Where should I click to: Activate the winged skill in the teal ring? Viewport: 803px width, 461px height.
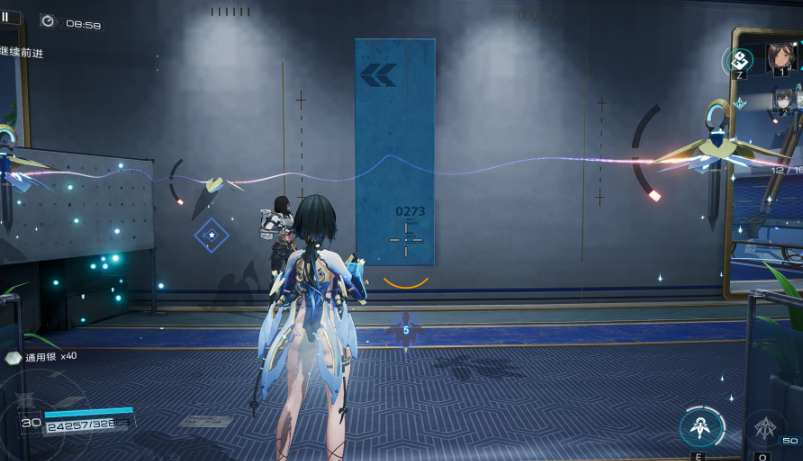tap(701, 427)
